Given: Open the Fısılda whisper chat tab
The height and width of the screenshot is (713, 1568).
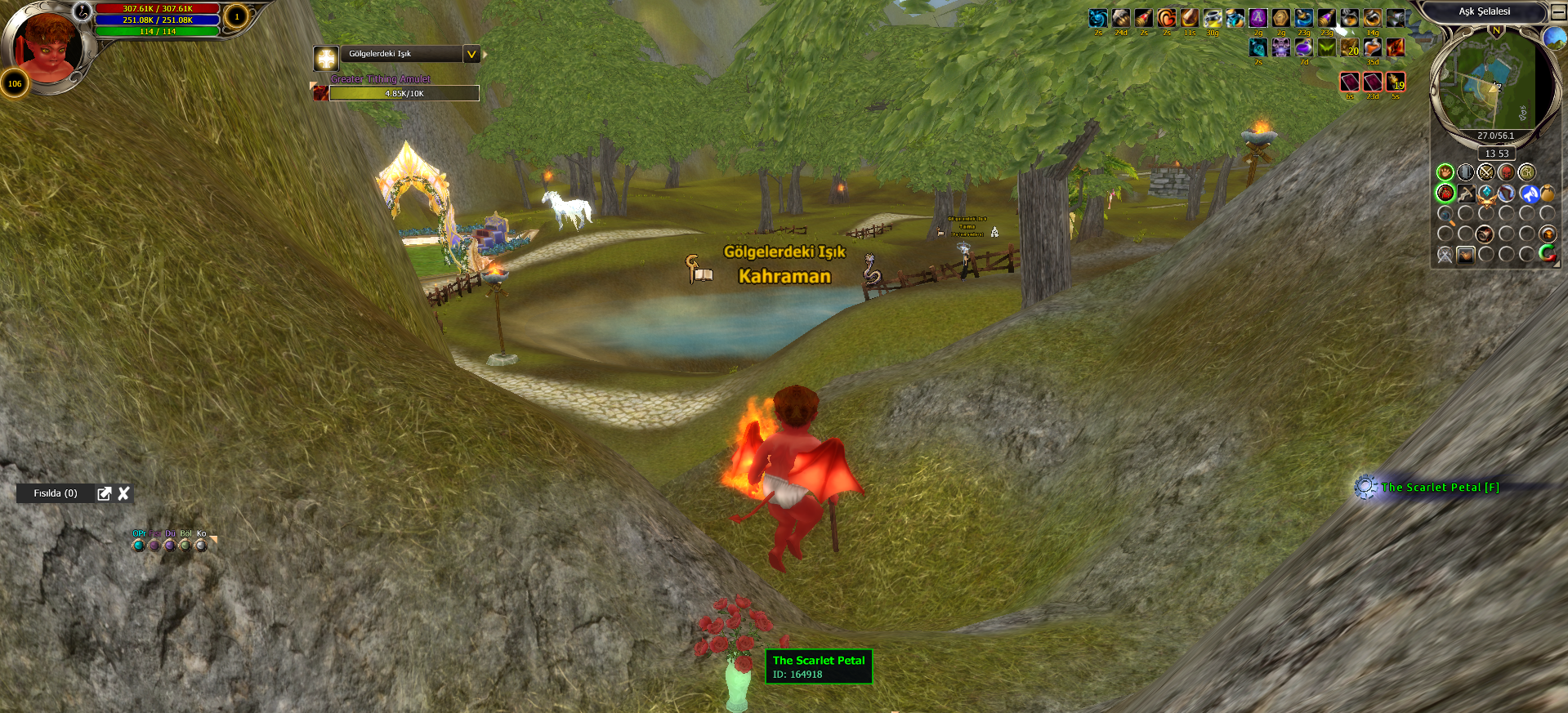Looking at the screenshot, I should pyautogui.click(x=56, y=493).
